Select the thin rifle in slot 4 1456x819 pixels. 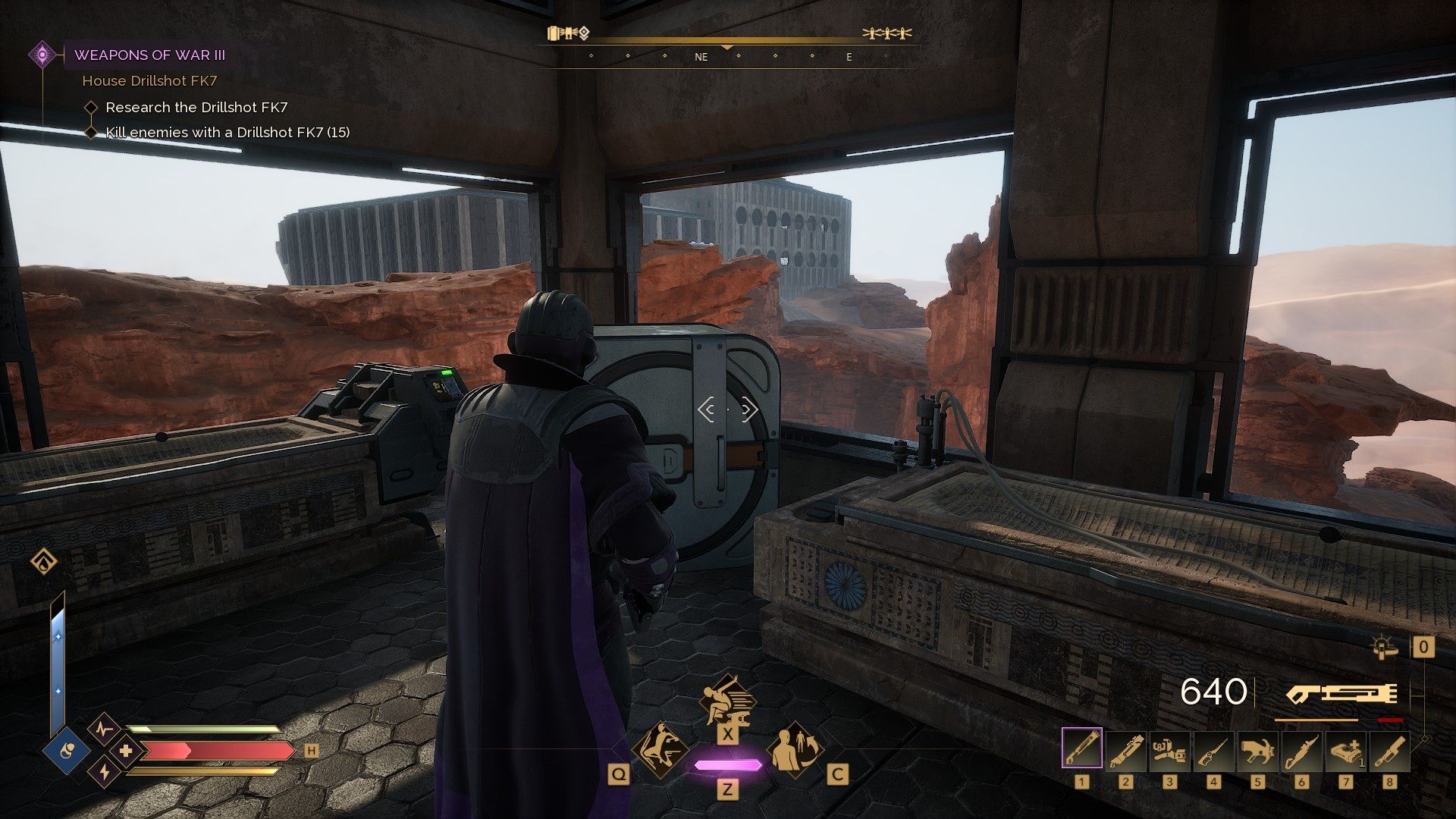tap(1213, 750)
